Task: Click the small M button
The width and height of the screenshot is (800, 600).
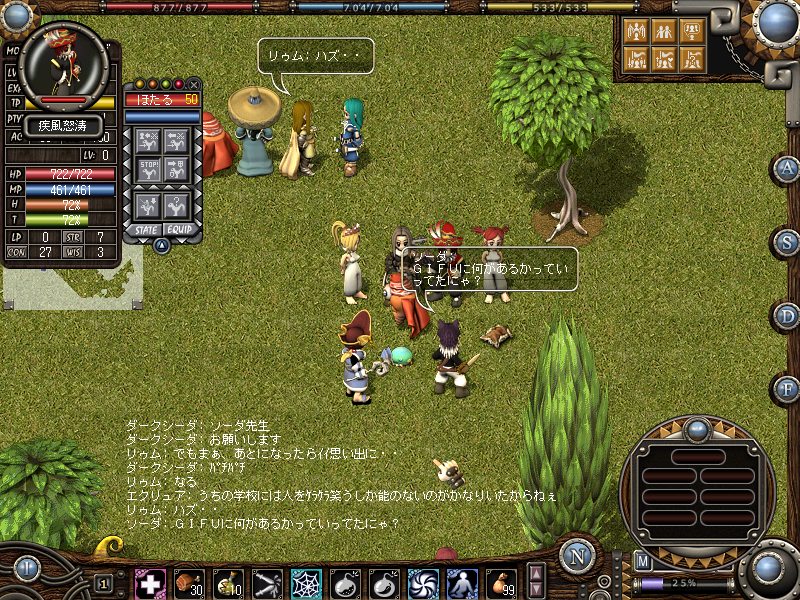Action: click(x=643, y=562)
